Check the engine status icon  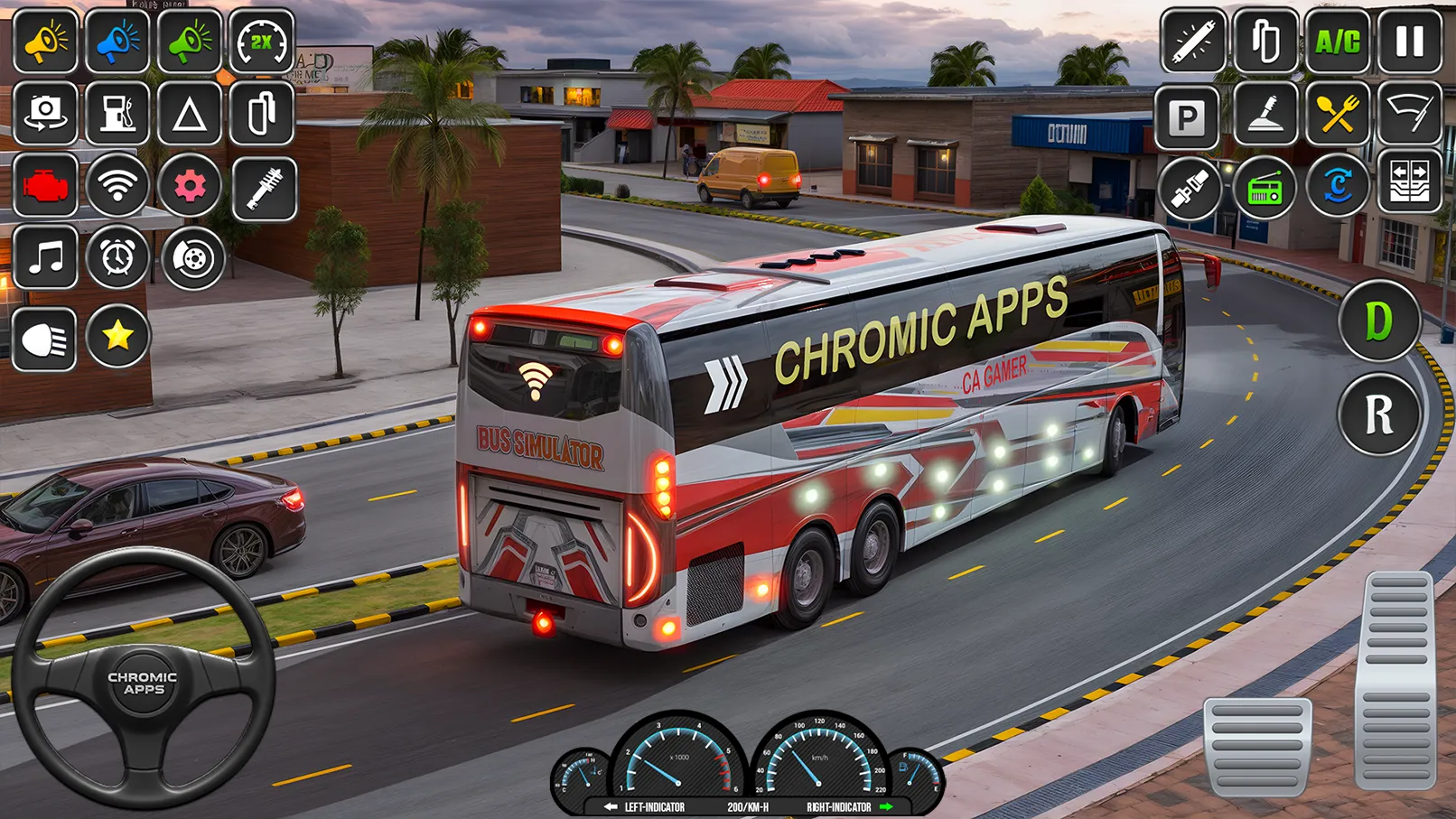click(45, 185)
